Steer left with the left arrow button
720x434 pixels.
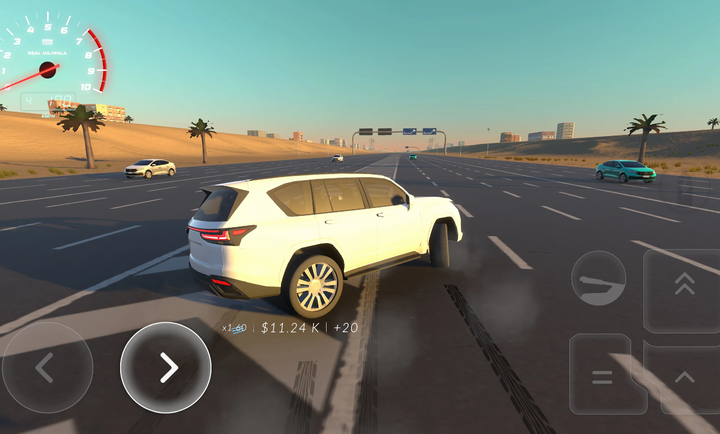click(47, 367)
